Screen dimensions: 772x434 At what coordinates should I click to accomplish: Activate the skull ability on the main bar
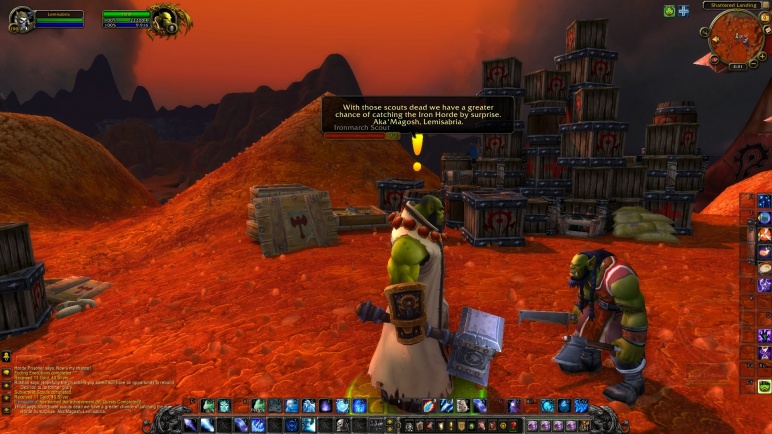[342, 425]
